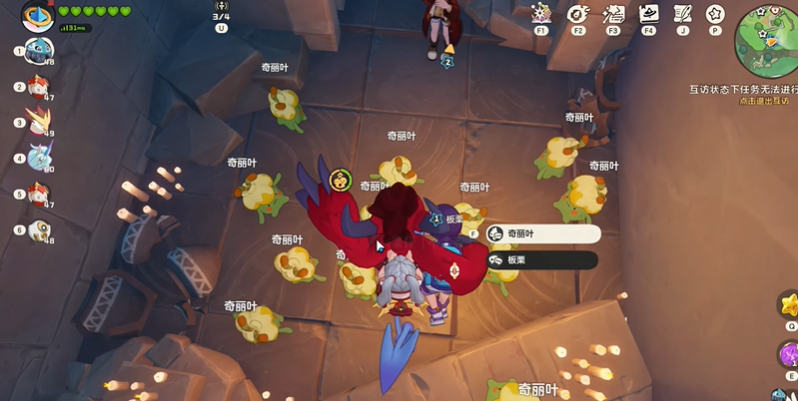
Task: Activate the yellow star skill
Action: pos(788,304)
